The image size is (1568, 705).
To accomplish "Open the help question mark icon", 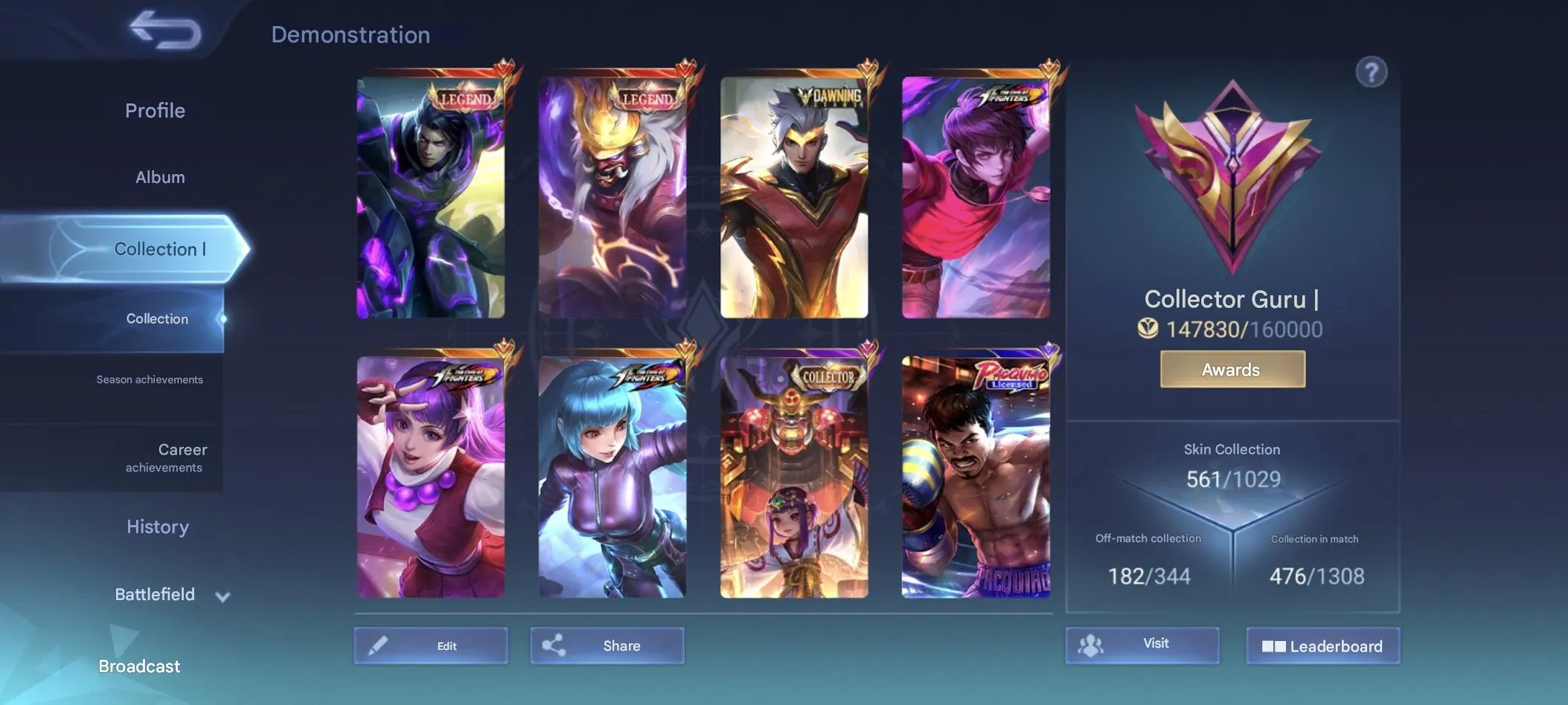I will pyautogui.click(x=1373, y=71).
